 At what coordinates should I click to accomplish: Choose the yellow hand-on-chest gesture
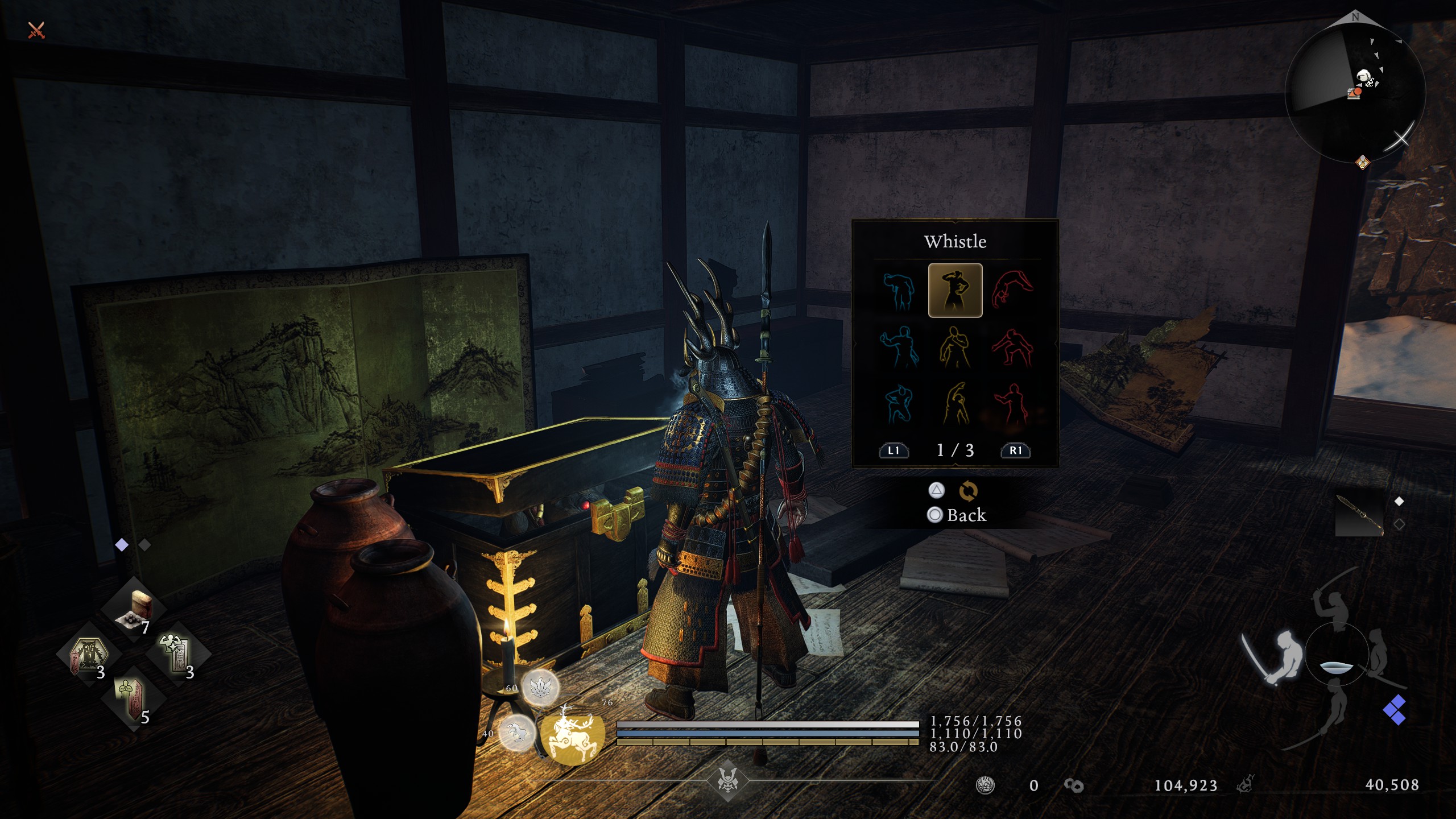point(955,347)
